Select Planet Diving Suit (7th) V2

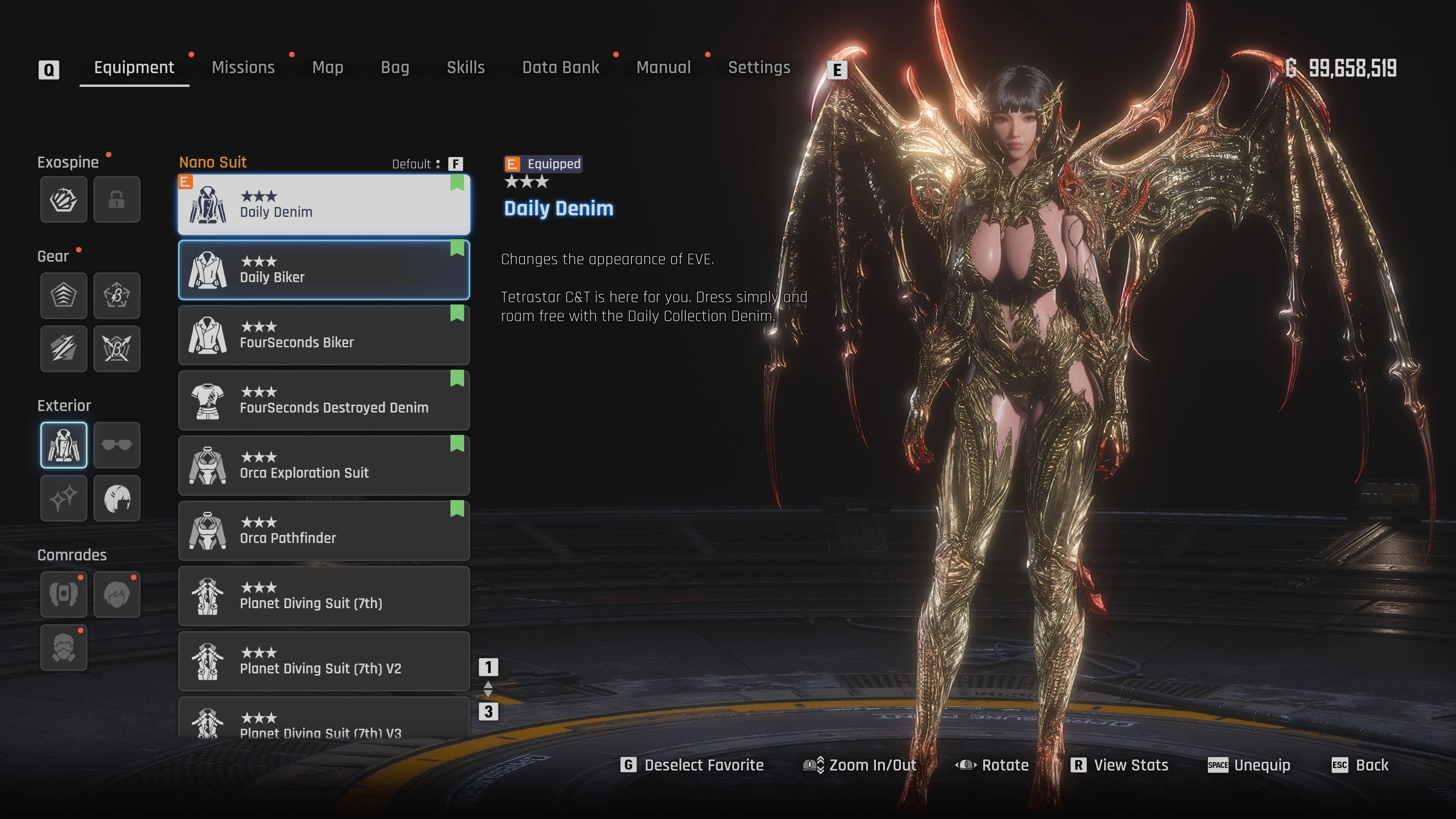pyautogui.click(x=324, y=661)
